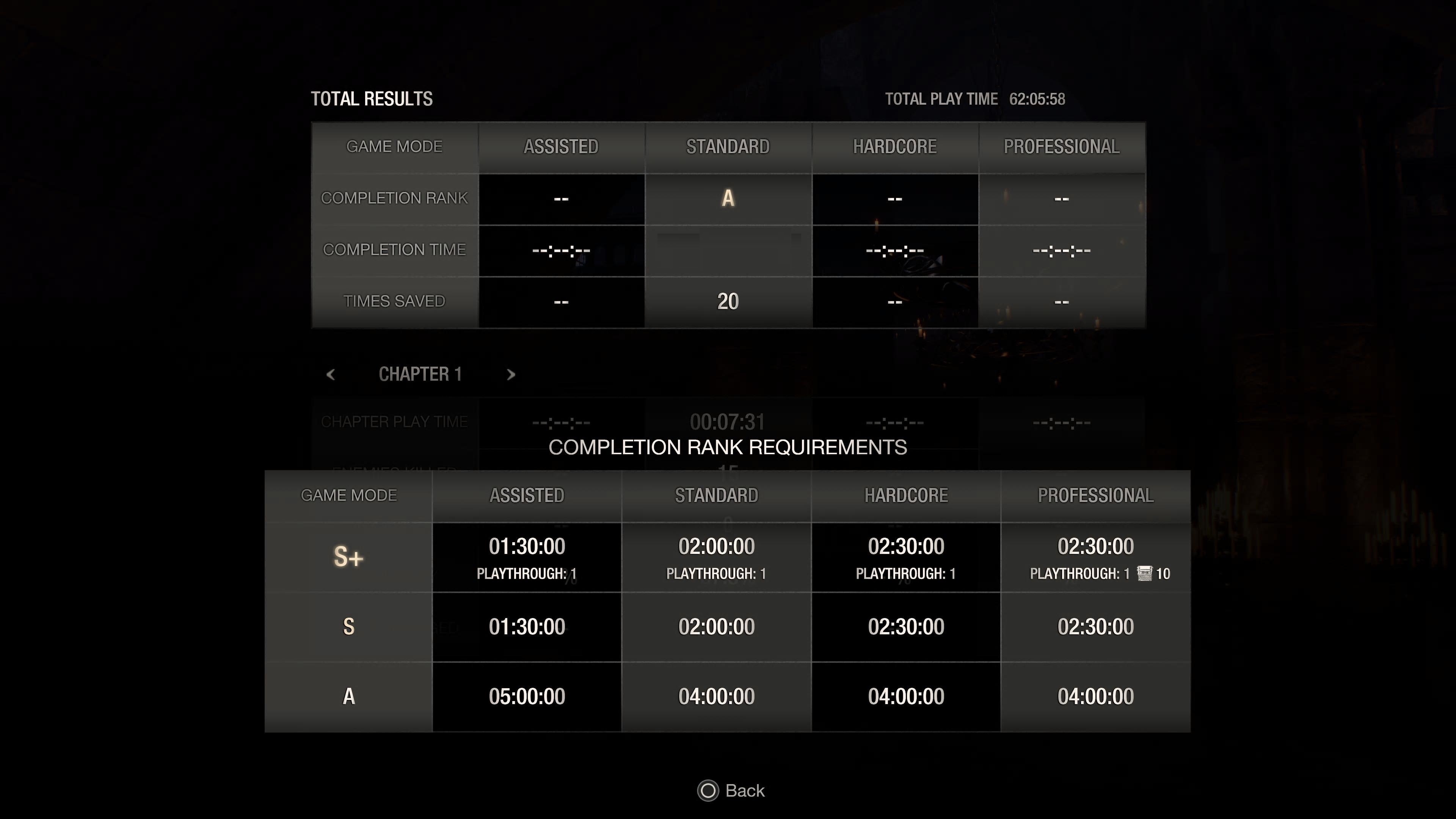Select the Standard S+ requirement time 02:00:00
The width and height of the screenshot is (1456, 819).
point(716,546)
